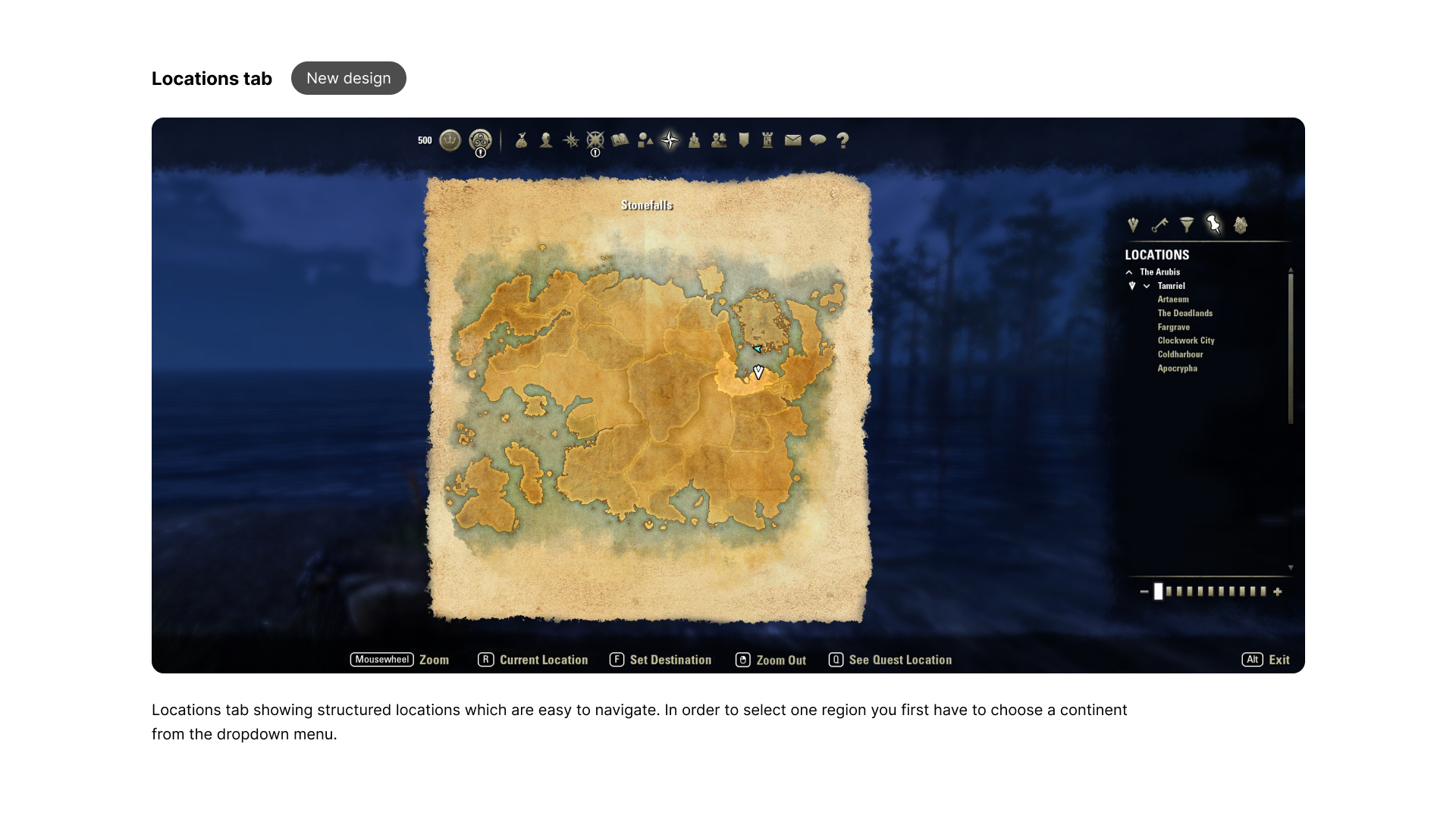Select Coldharbour from the locations list
Image resolution: width=1456 pixels, height=819 pixels.
coord(1180,354)
